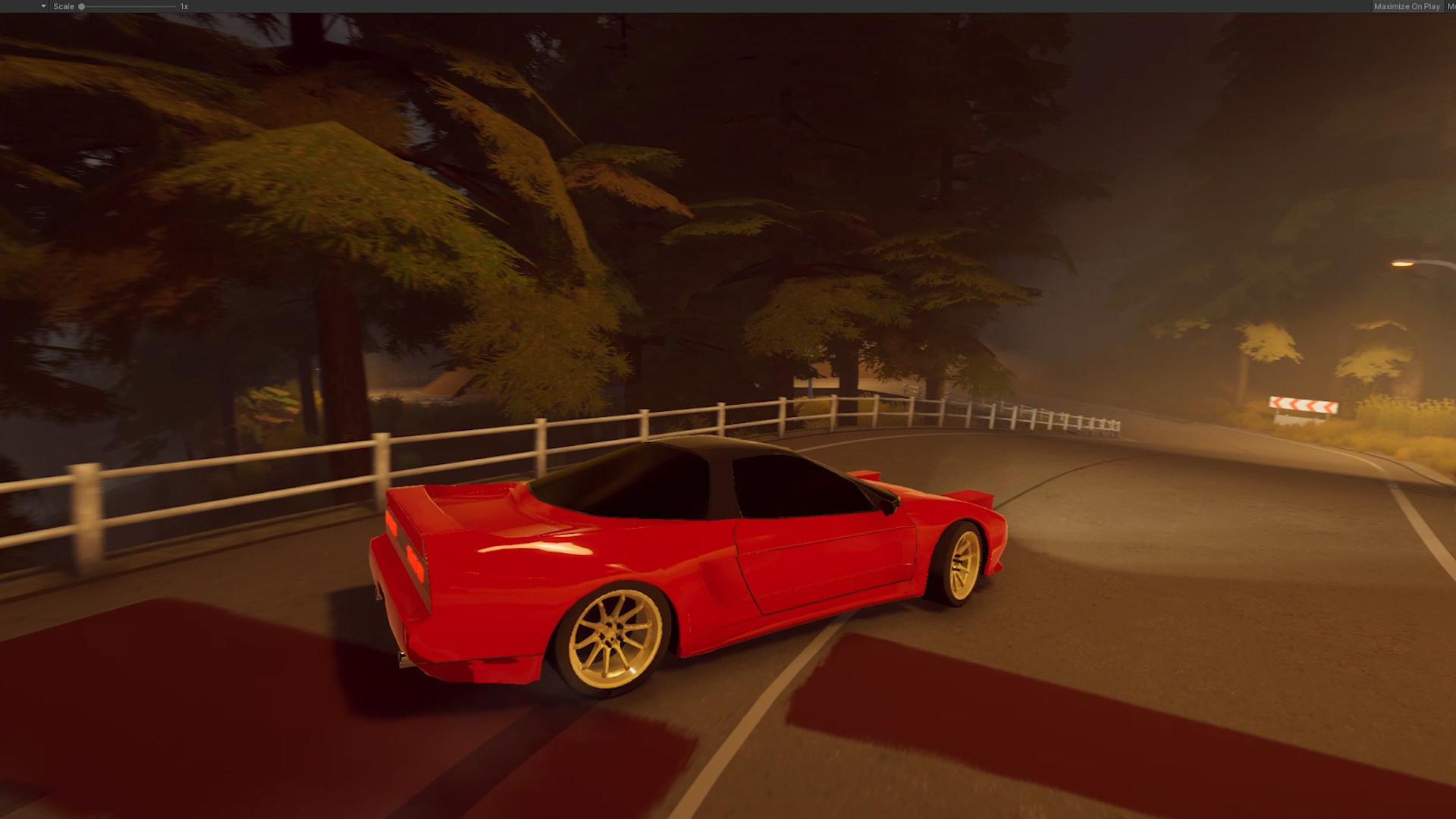Click the exhaust pipe under the rear bumper

402,658
